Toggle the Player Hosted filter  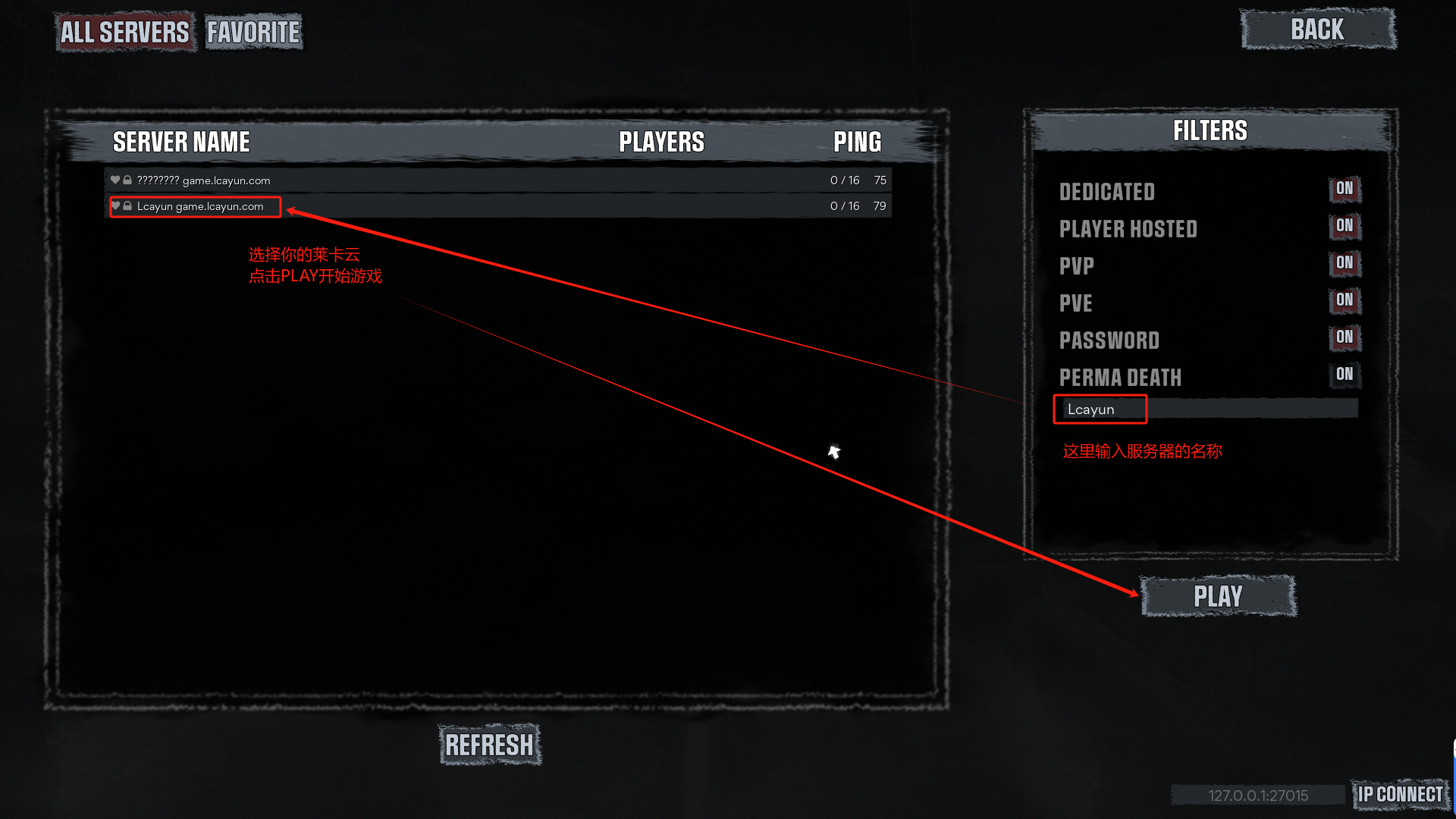tap(1345, 226)
